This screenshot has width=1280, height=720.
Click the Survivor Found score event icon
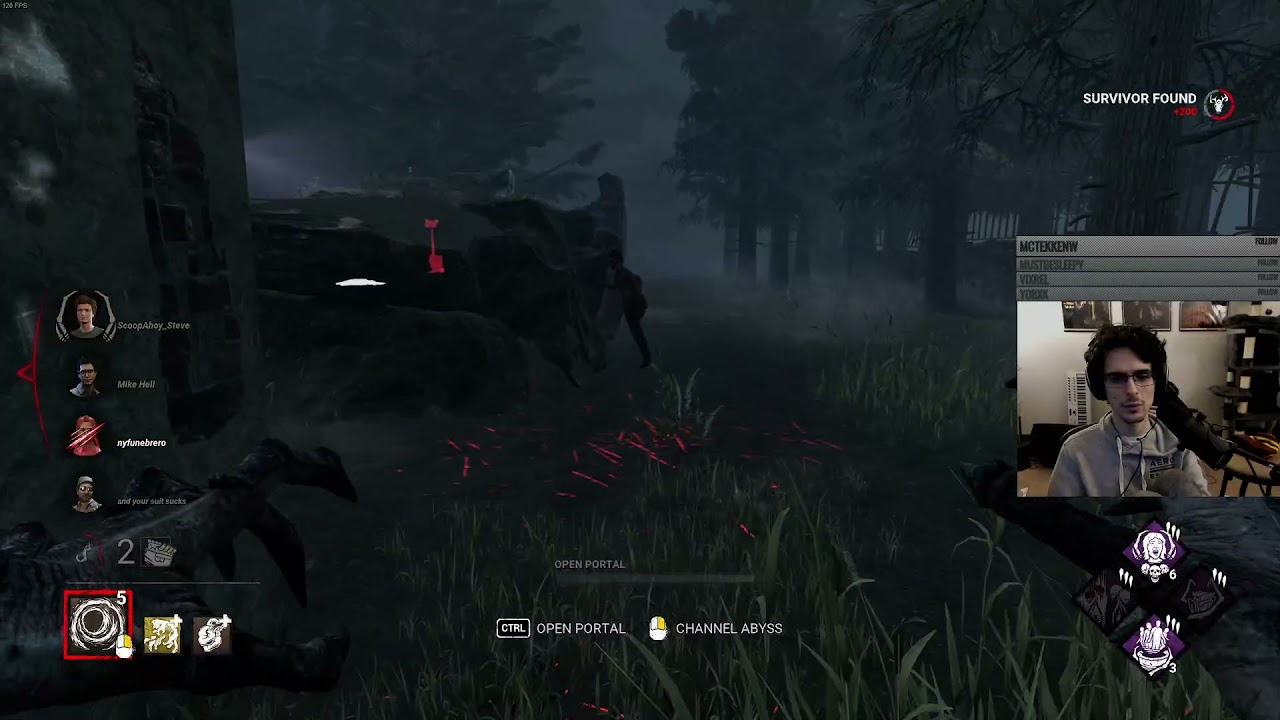pyautogui.click(x=1218, y=104)
